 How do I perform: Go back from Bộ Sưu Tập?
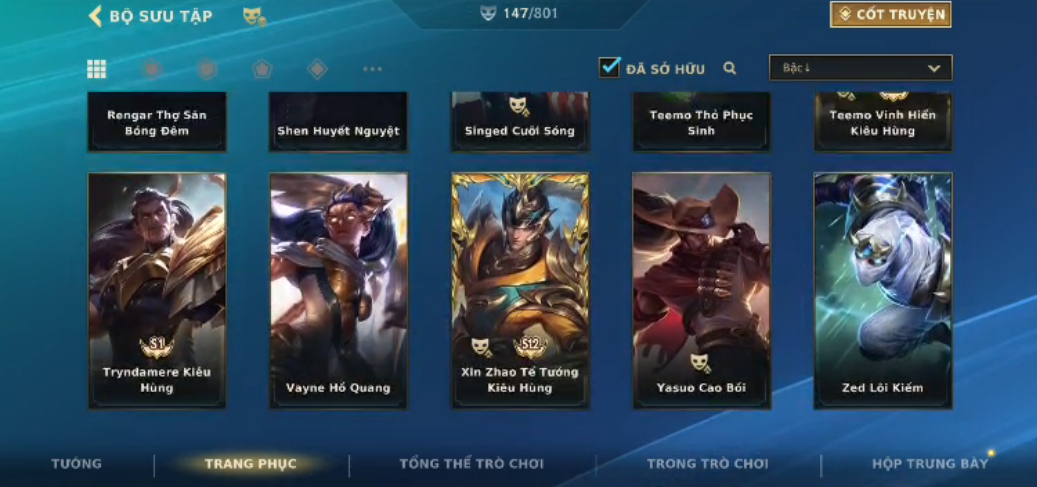coord(96,16)
